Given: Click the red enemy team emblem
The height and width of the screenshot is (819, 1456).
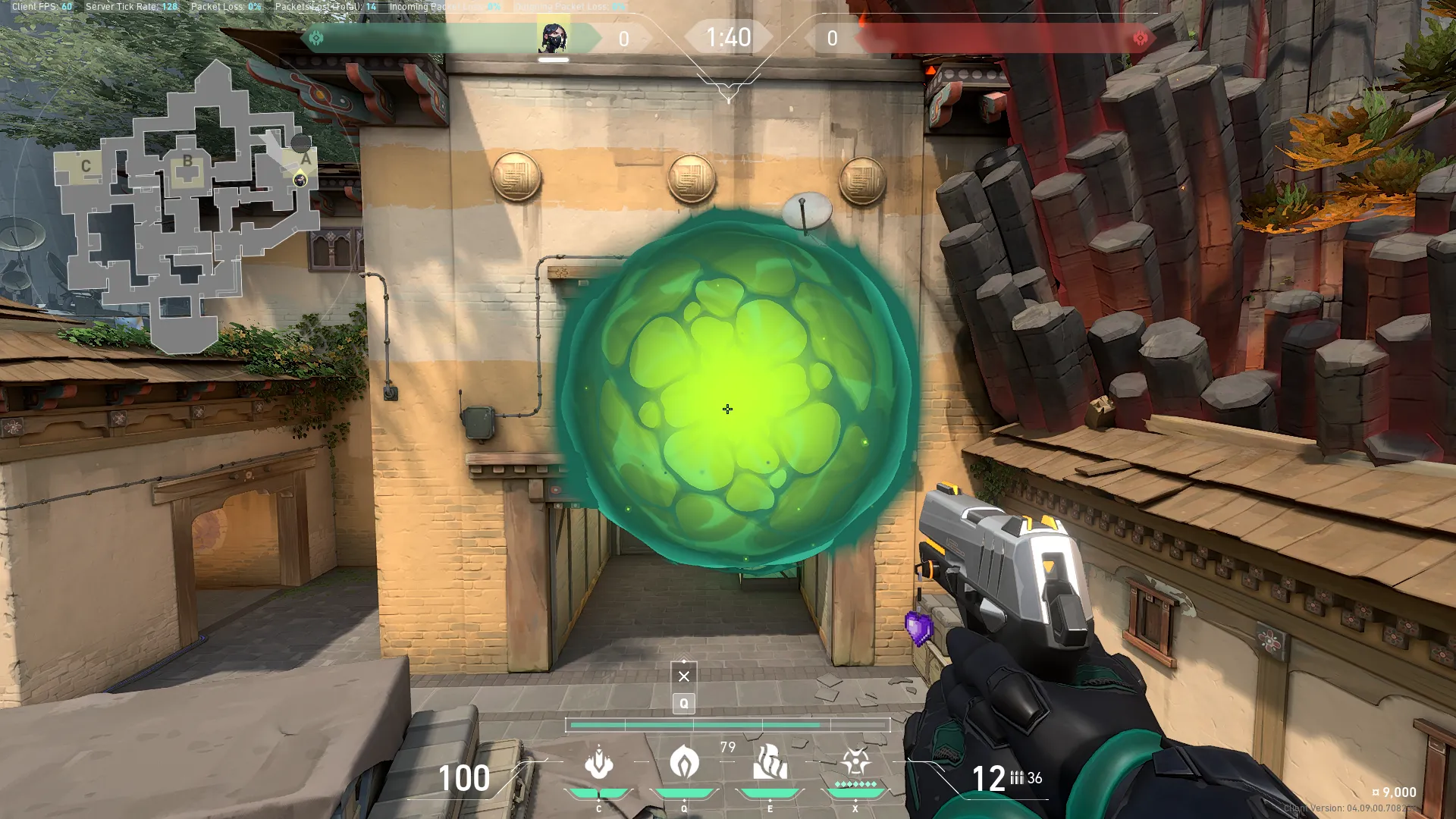Looking at the screenshot, I should pyautogui.click(x=1140, y=38).
